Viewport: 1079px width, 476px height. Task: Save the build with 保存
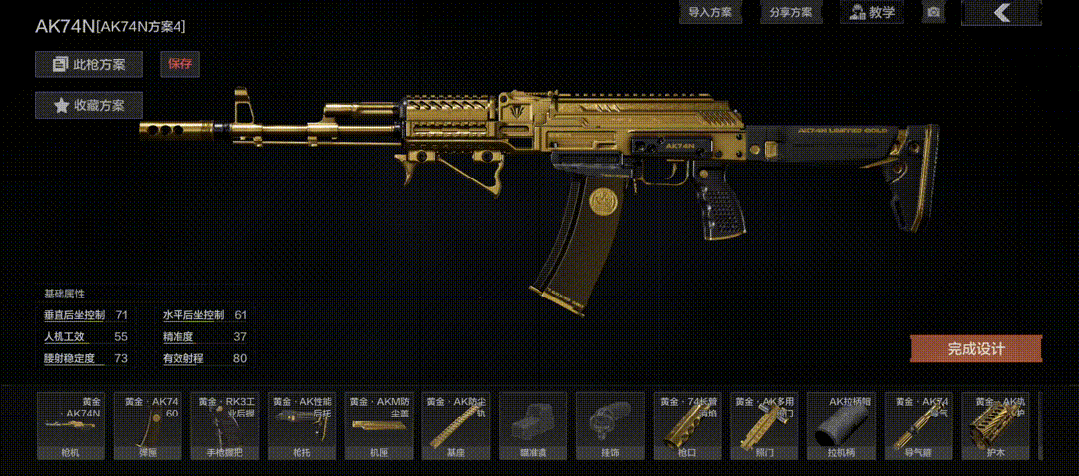[x=180, y=65]
